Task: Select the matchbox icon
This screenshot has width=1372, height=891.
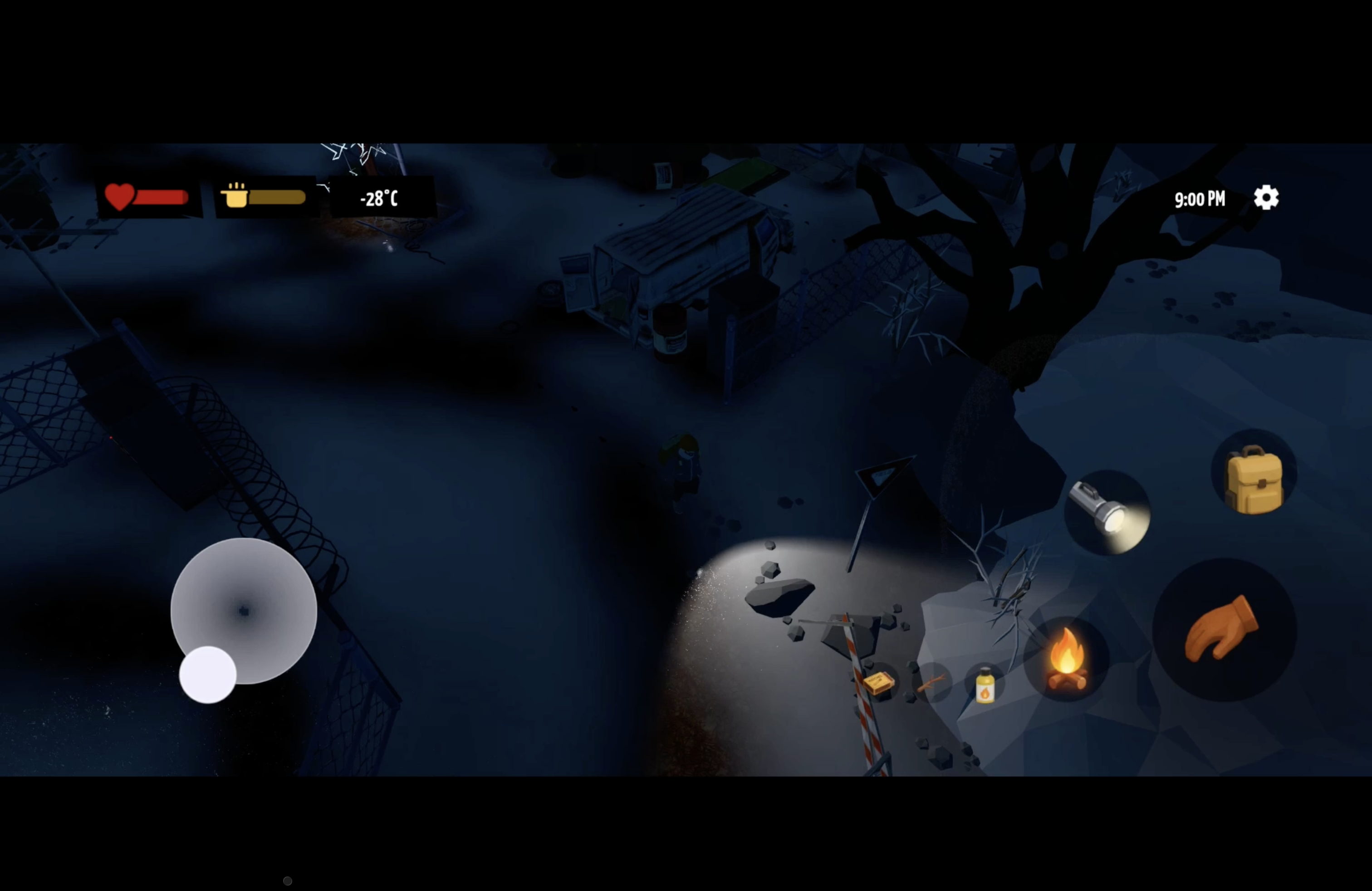Action: click(878, 683)
